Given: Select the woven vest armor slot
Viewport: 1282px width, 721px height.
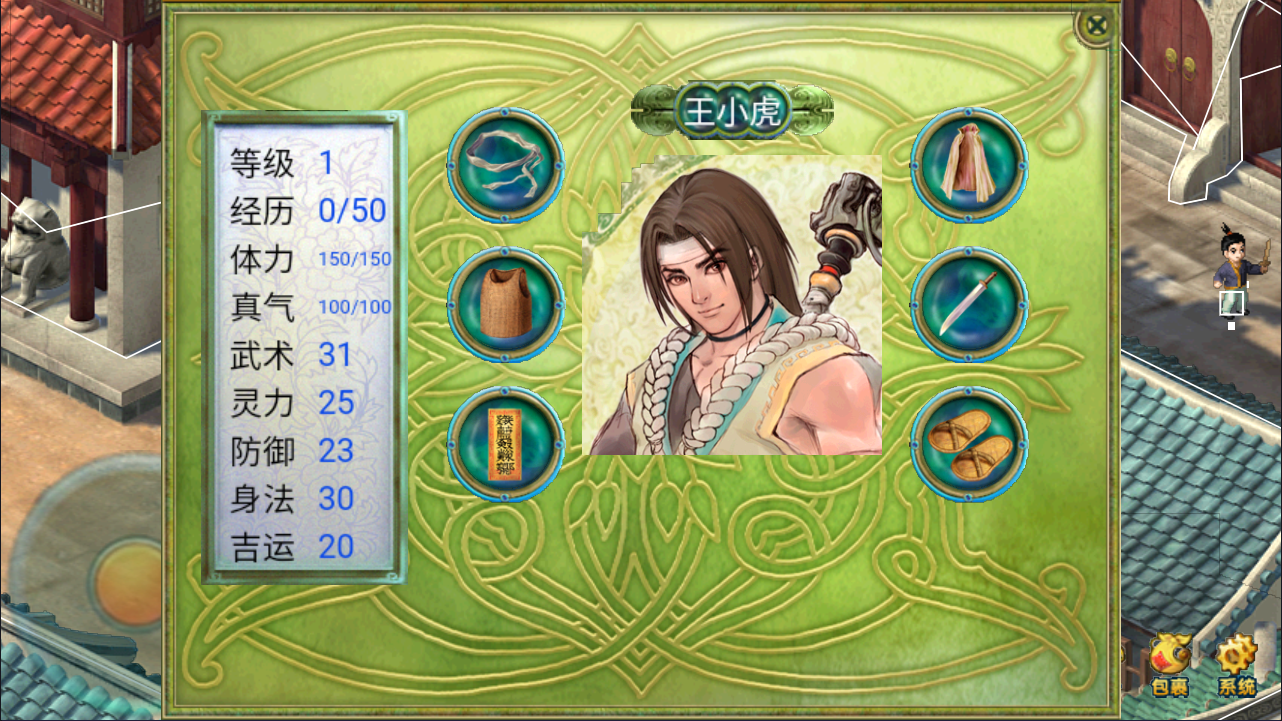Looking at the screenshot, I should [505, 304].
